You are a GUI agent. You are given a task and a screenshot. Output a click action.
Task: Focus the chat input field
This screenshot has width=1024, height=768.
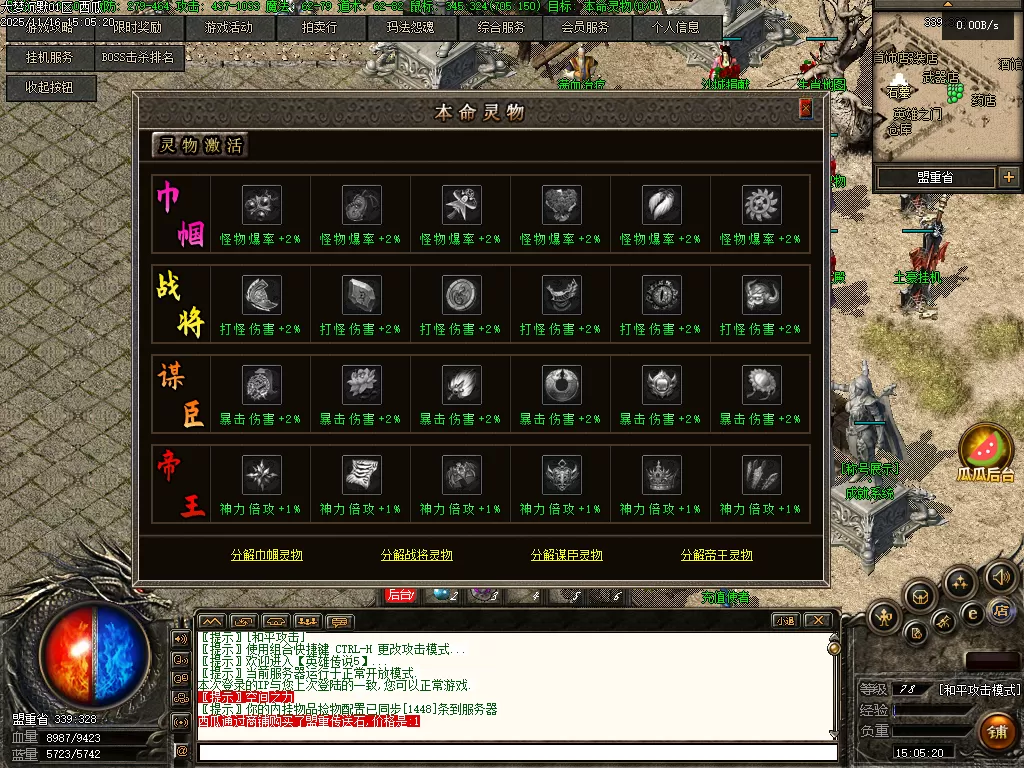[x=515, y=752]
